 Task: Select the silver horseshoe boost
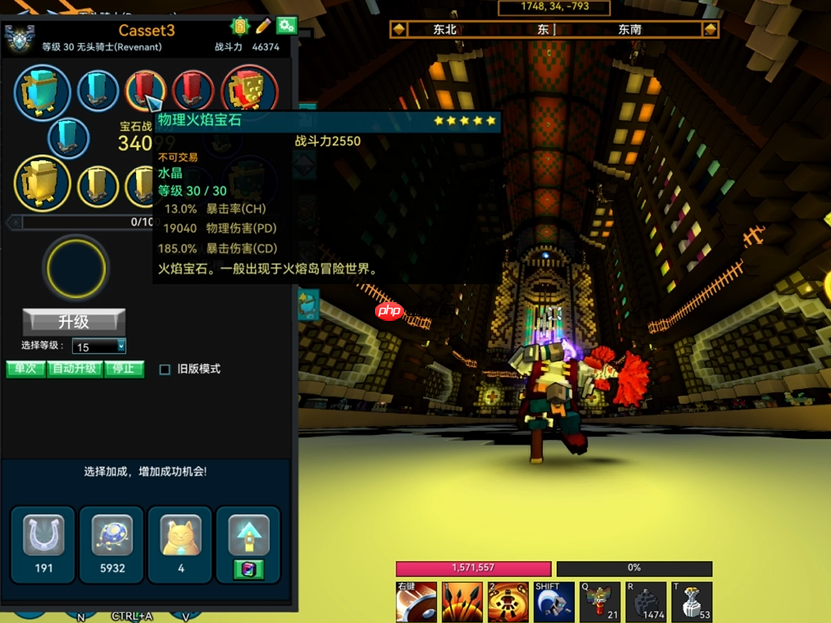coord(43,537)
